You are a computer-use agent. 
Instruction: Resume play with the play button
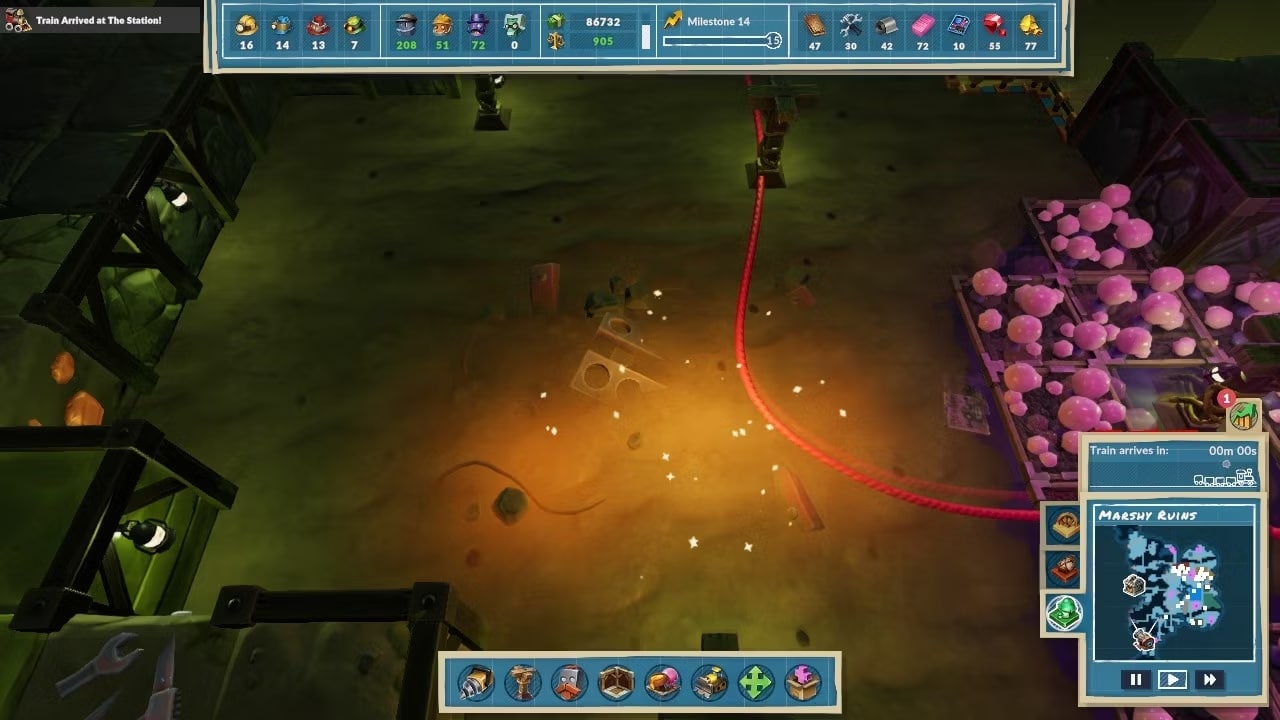1174,679
